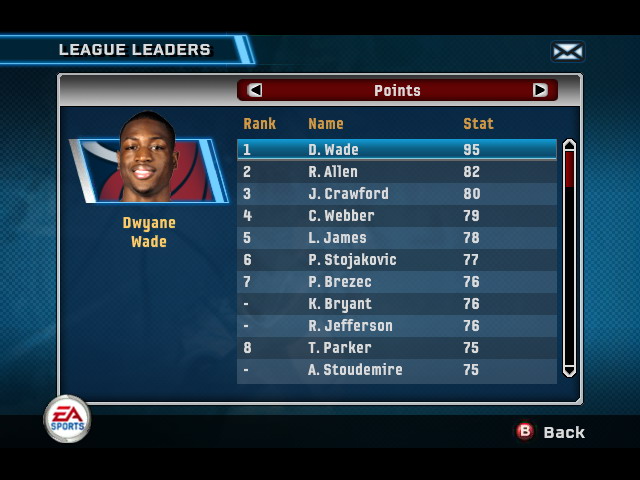
Task: Select the C. Webber row
Action: pos(396,216)
